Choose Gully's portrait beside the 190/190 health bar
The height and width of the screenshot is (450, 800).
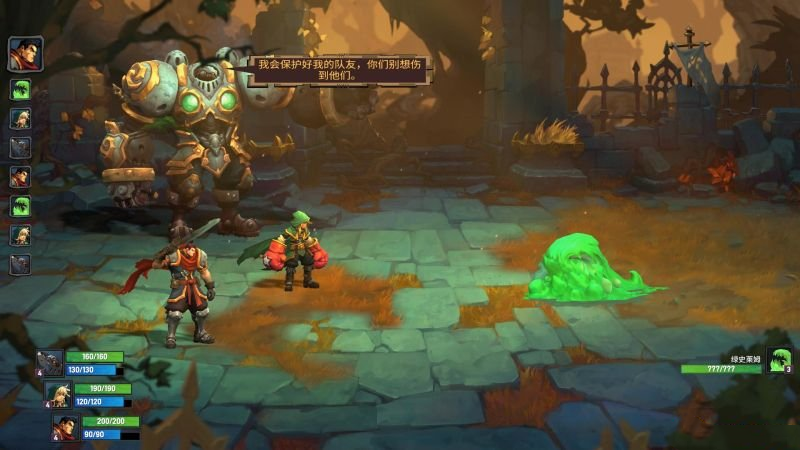point(58,395)
